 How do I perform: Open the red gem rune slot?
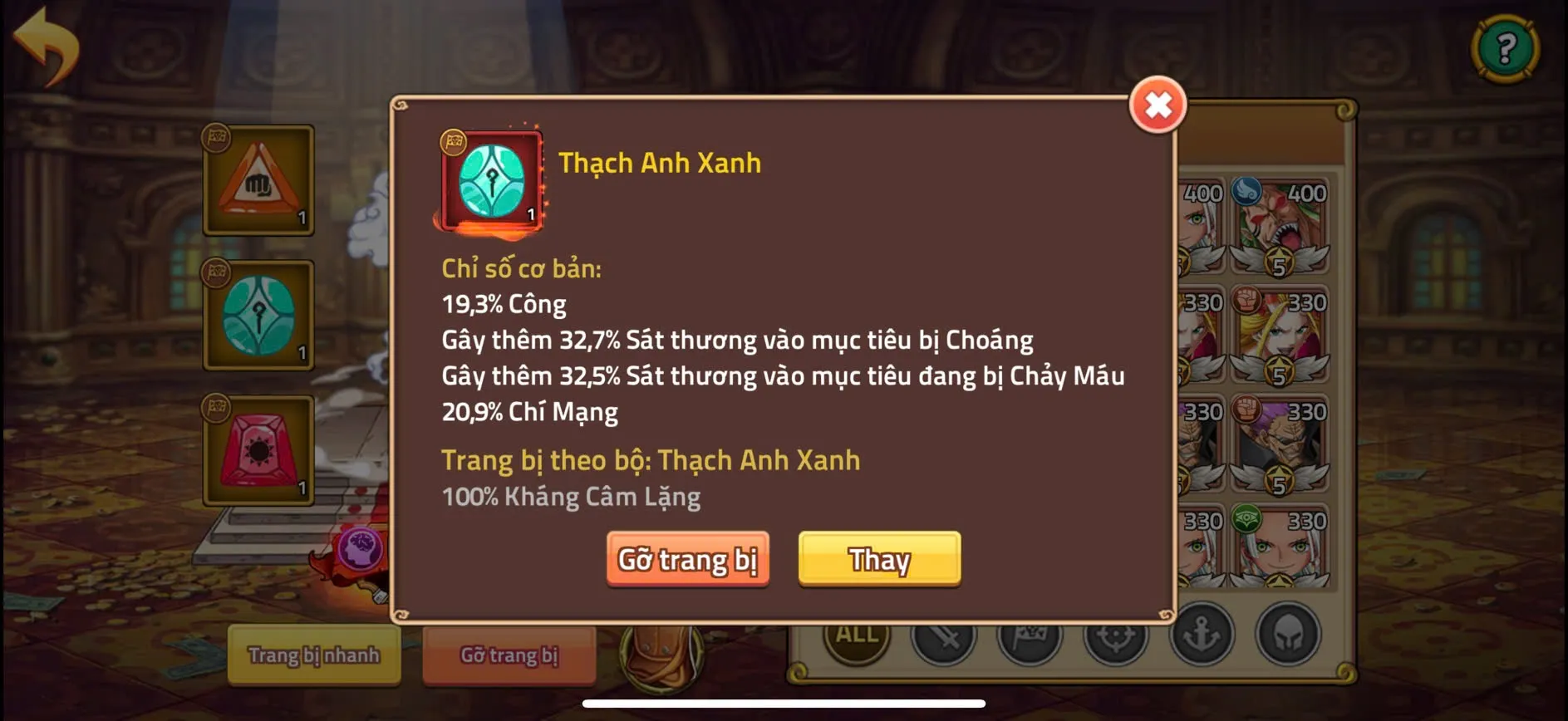tap(258, 449)
